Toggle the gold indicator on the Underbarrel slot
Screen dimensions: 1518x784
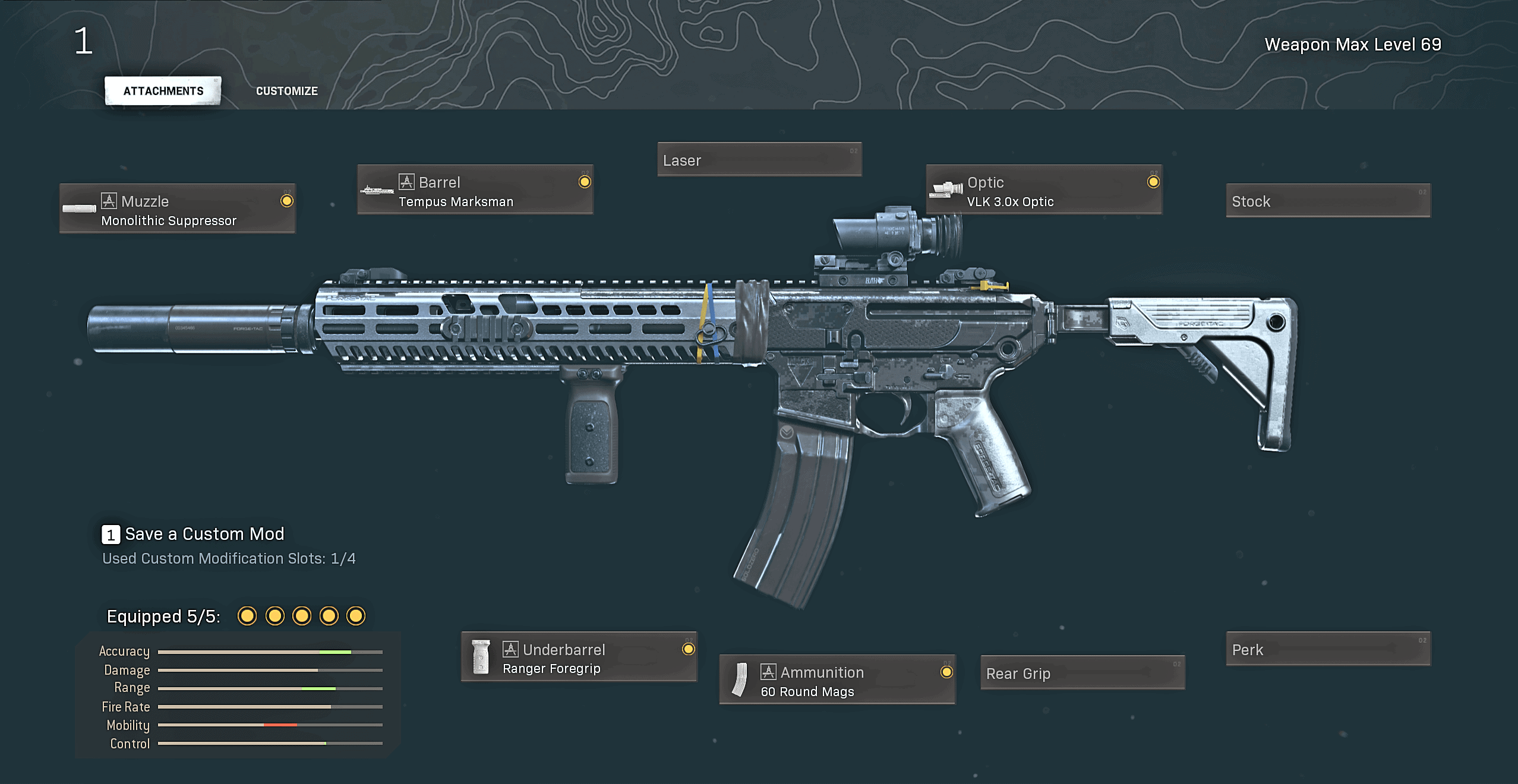pyautogui.click(x=688, y=648)
